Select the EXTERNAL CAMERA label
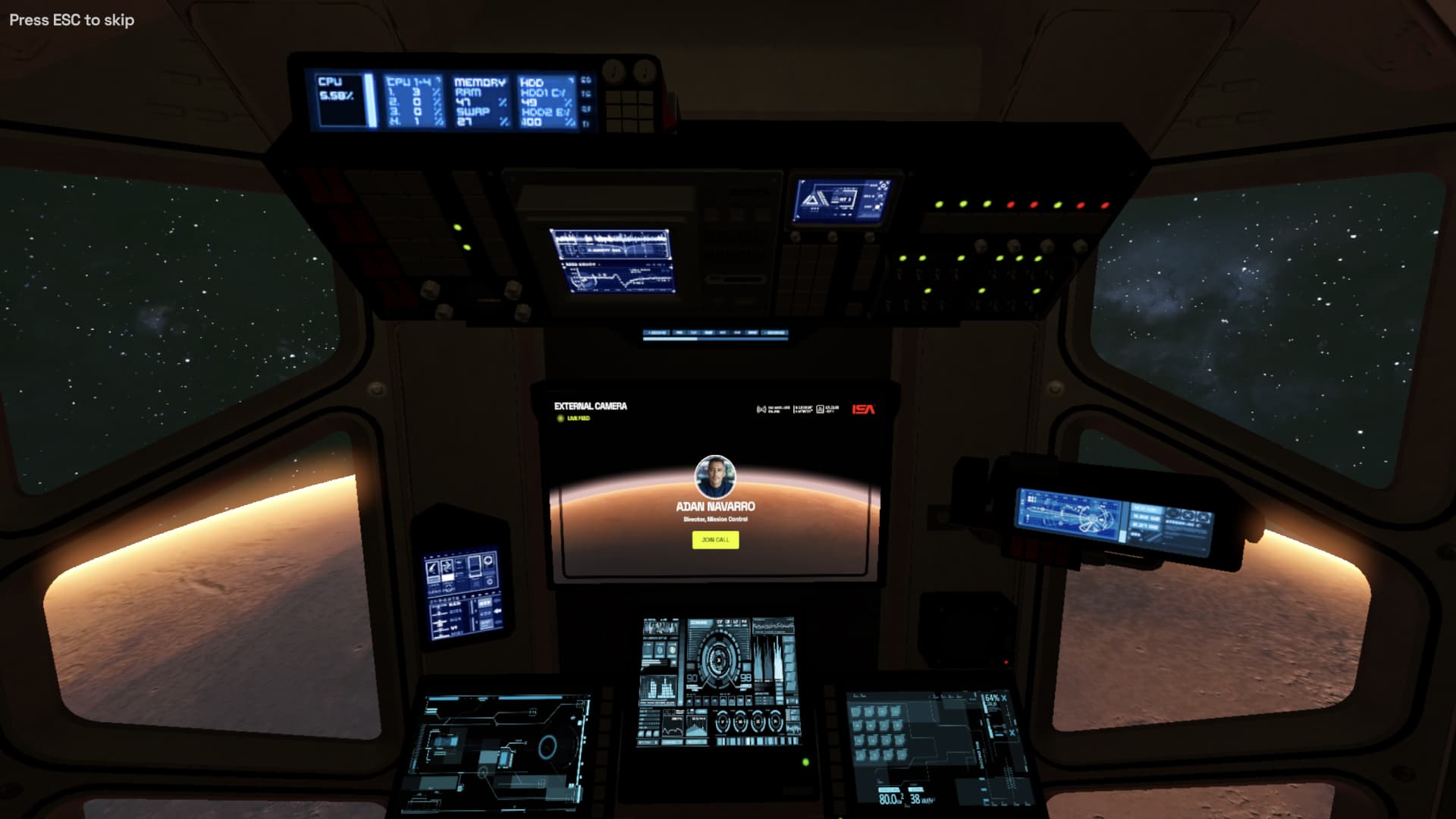The image size is (1456, 819). 591,406
